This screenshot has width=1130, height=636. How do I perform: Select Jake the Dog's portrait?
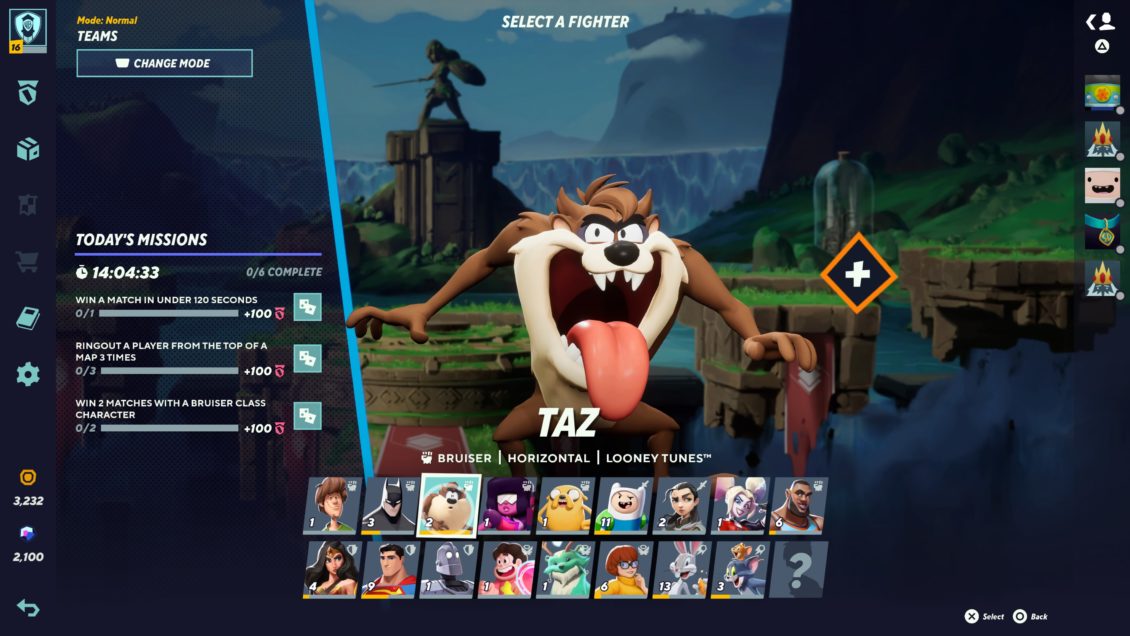tap(565, 506)
